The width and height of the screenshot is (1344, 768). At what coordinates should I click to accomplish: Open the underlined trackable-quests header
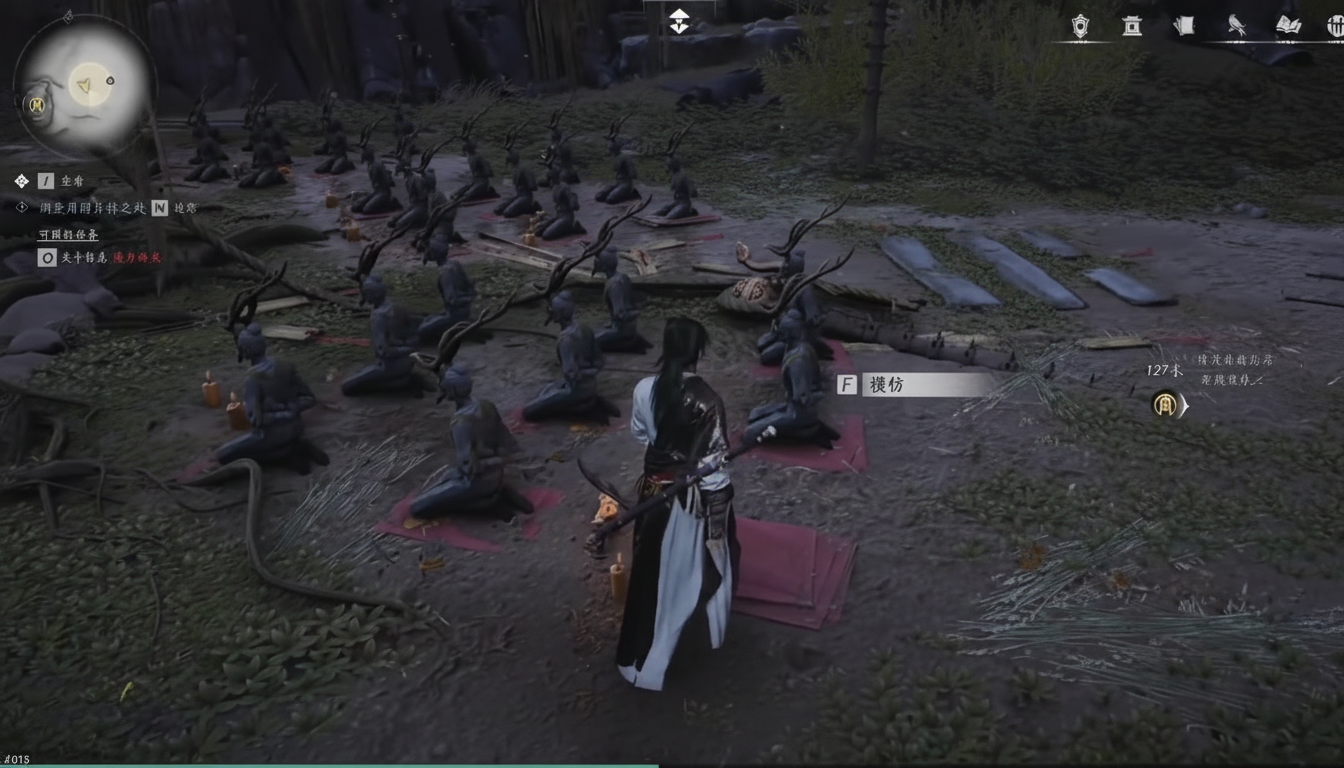pos(68,235)
